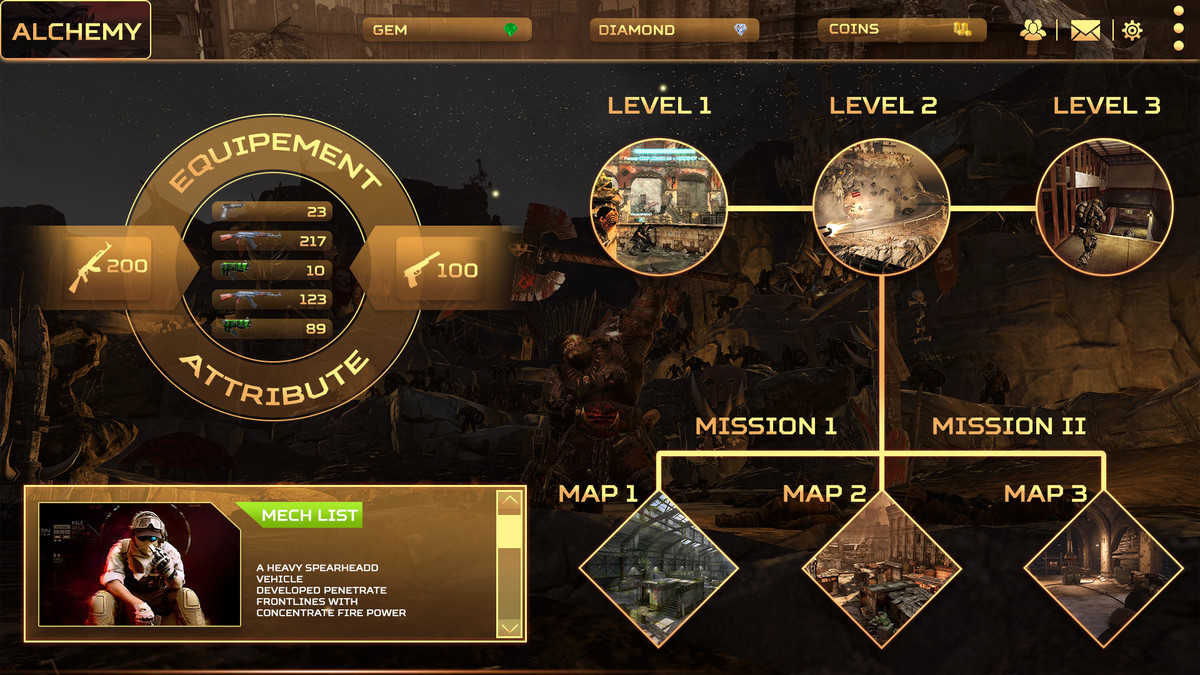This screenshot has height=675, width=1200.
Task: Click the Mech List scroll-up arrow
Action: pos(510,501)
